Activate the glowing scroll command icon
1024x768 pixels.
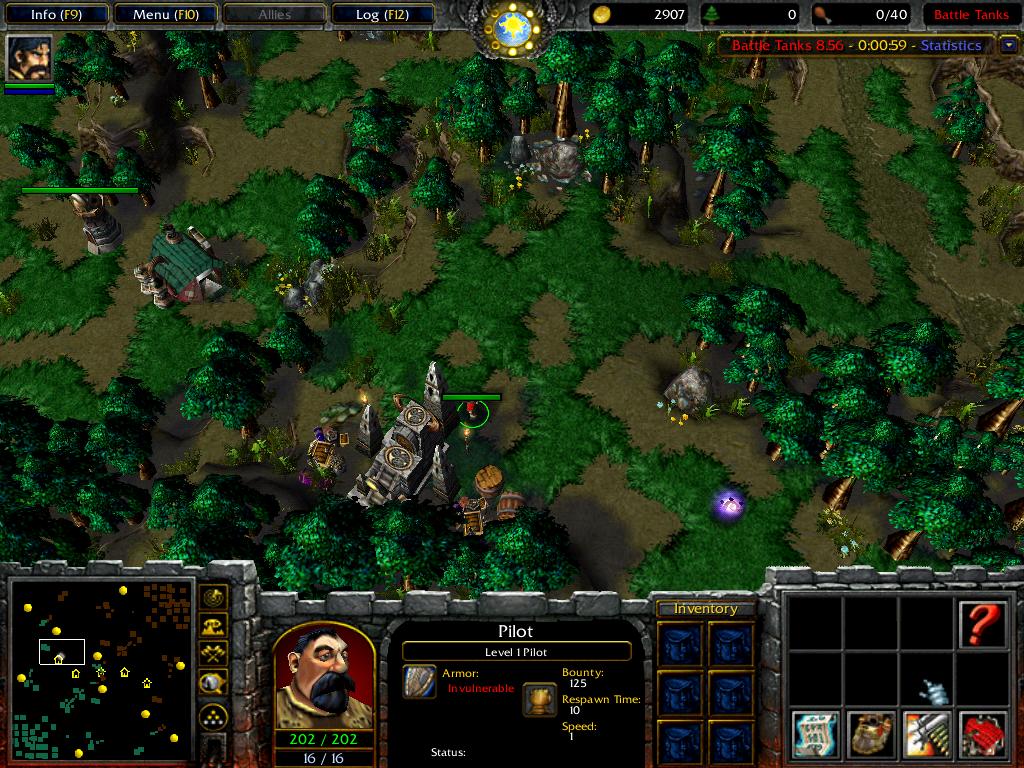(x=816, y=735)
